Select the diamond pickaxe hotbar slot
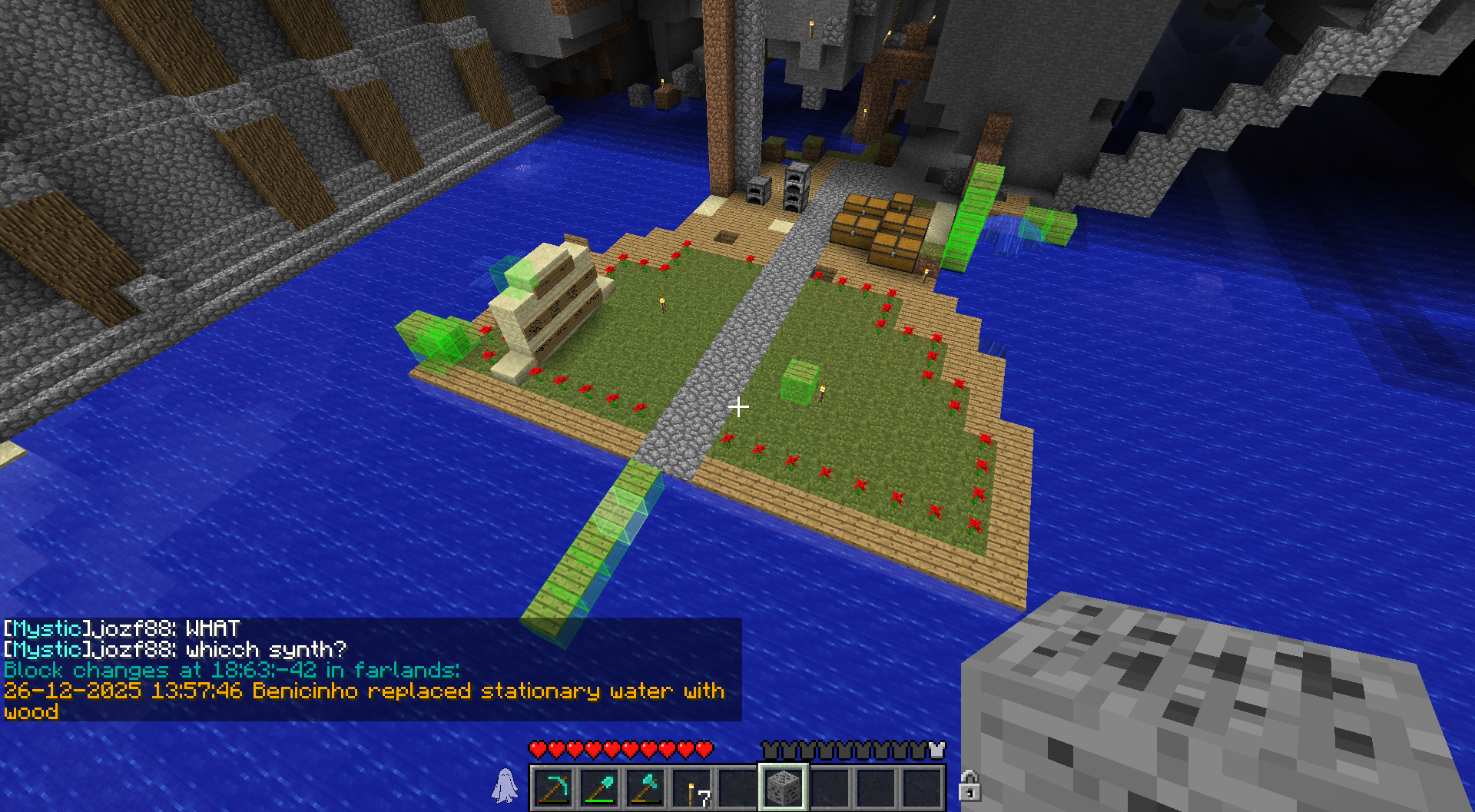The width and height of the screenshot is (1475, 812). tap(553, 787)
